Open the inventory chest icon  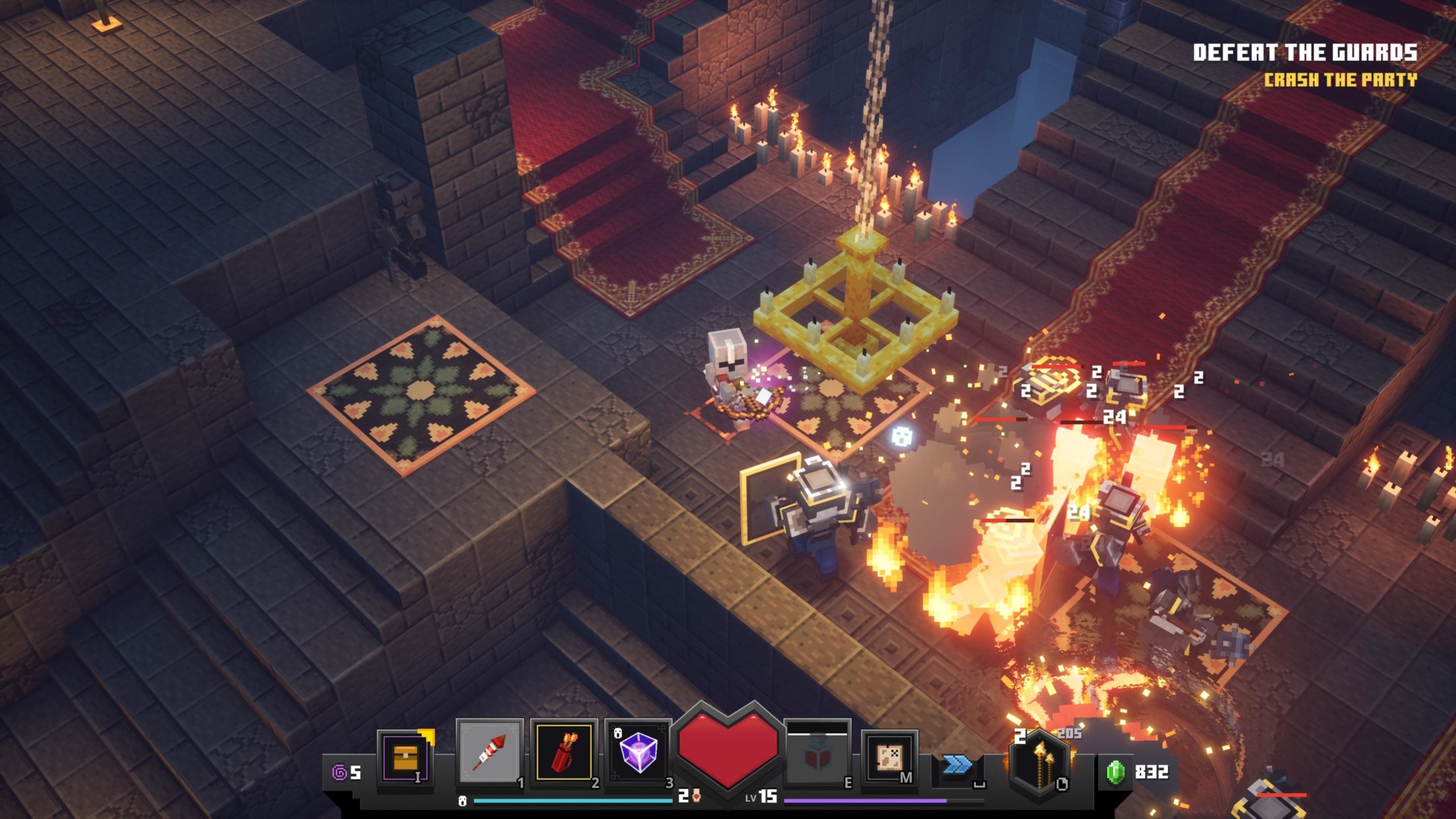click(x=406, y=758)
